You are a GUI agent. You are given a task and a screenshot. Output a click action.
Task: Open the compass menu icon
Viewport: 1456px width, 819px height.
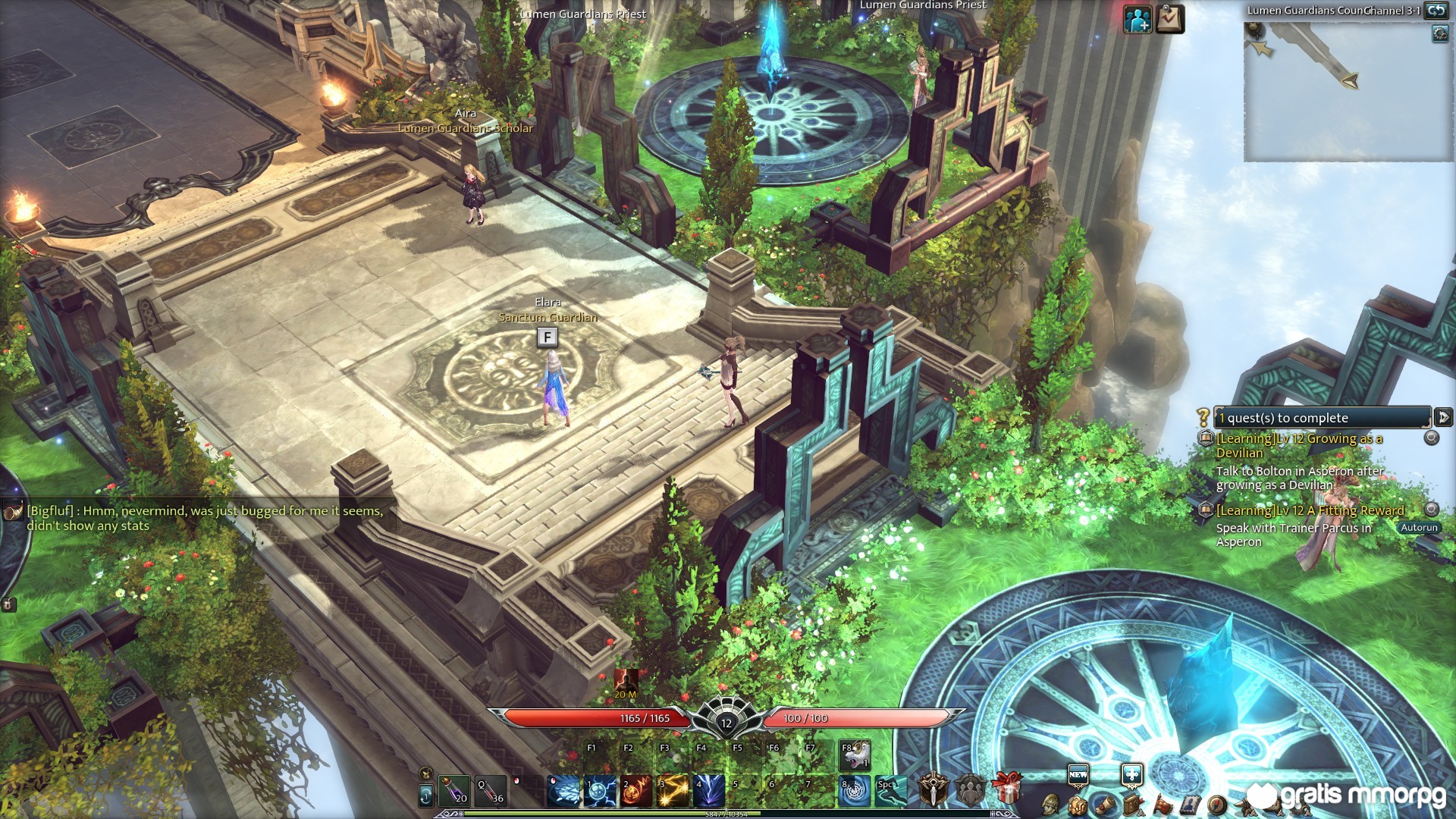(1217, 805)
